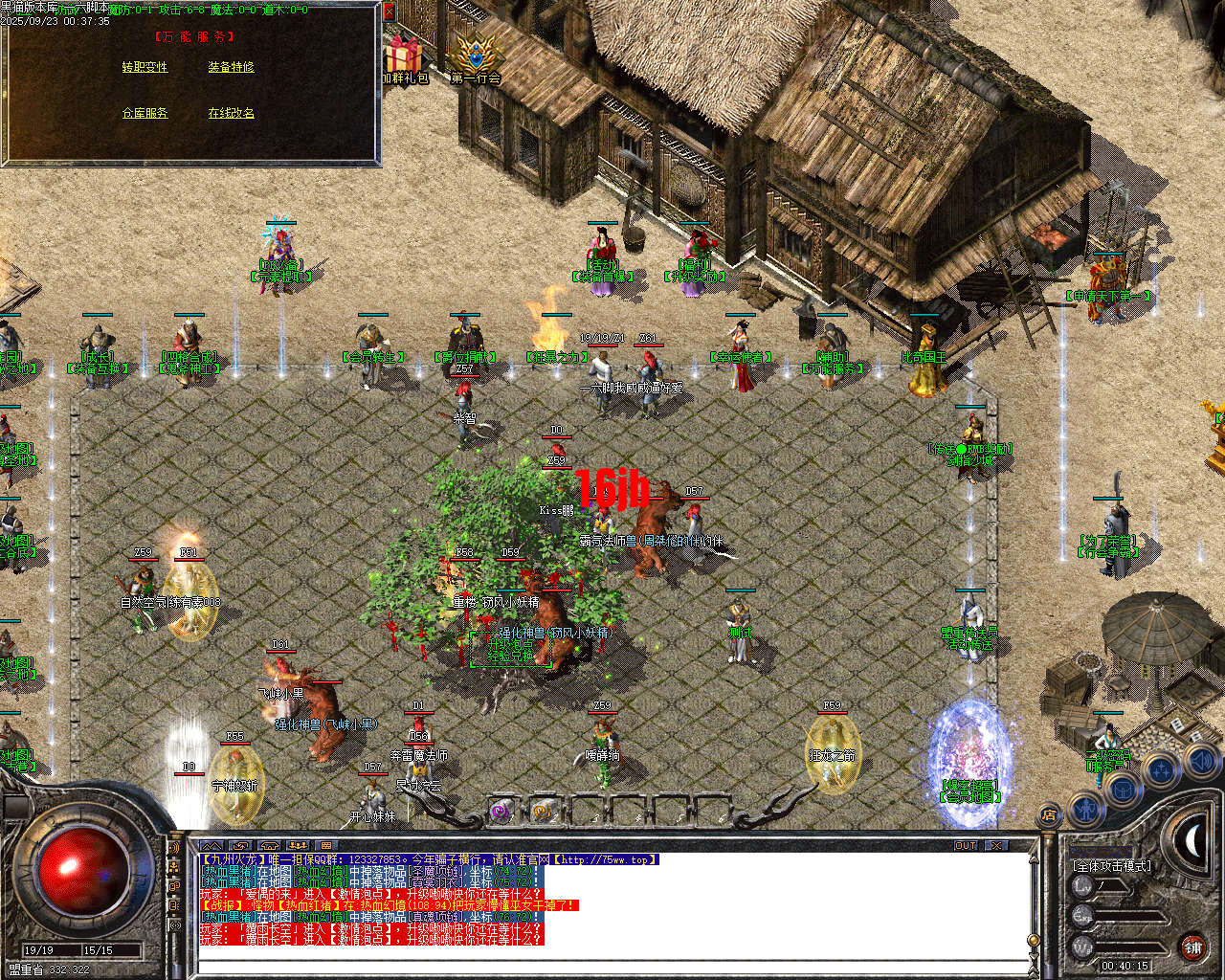Viewport: 1225px width, 980px height.
Task: Select the character equipment figure icon bottom-right
Action: coord(1086,810)
